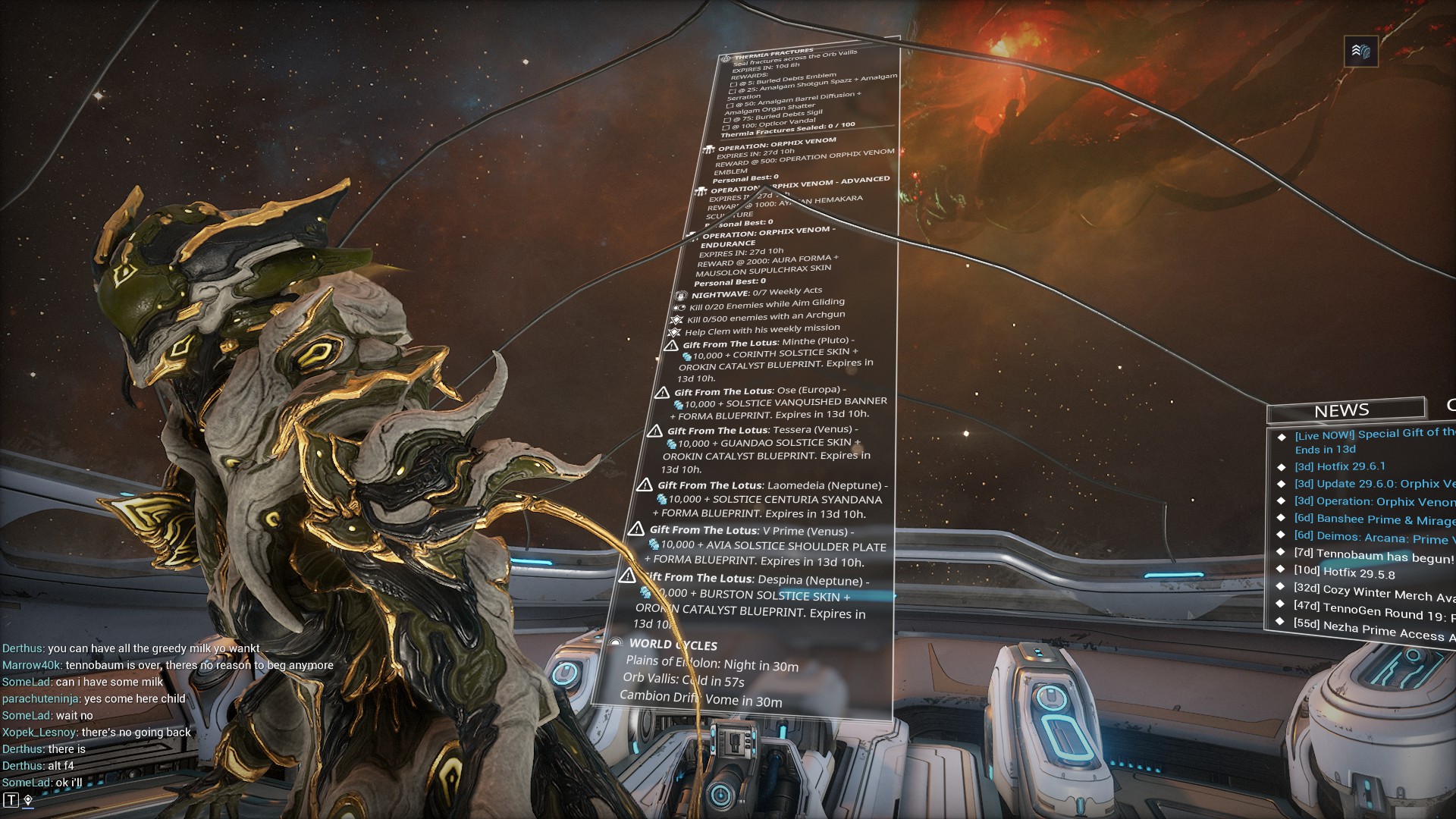Select the Gift From The Lotus Laomedeia alert
Viewport: 1456px width, 819px height.
pyautogui.click(x=771, y=485)
